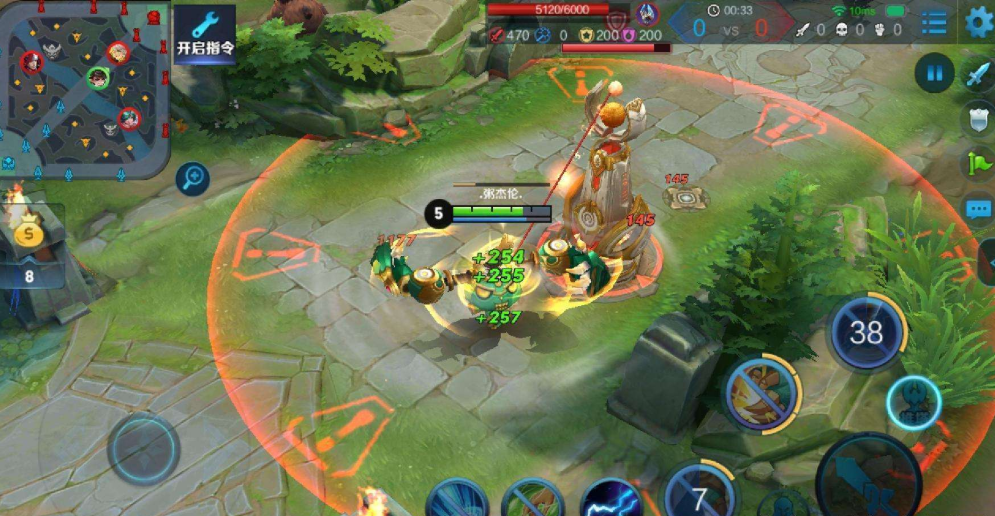Open the chat speech bubble
The width and height of the screenshot is (995, 516).
978,208
